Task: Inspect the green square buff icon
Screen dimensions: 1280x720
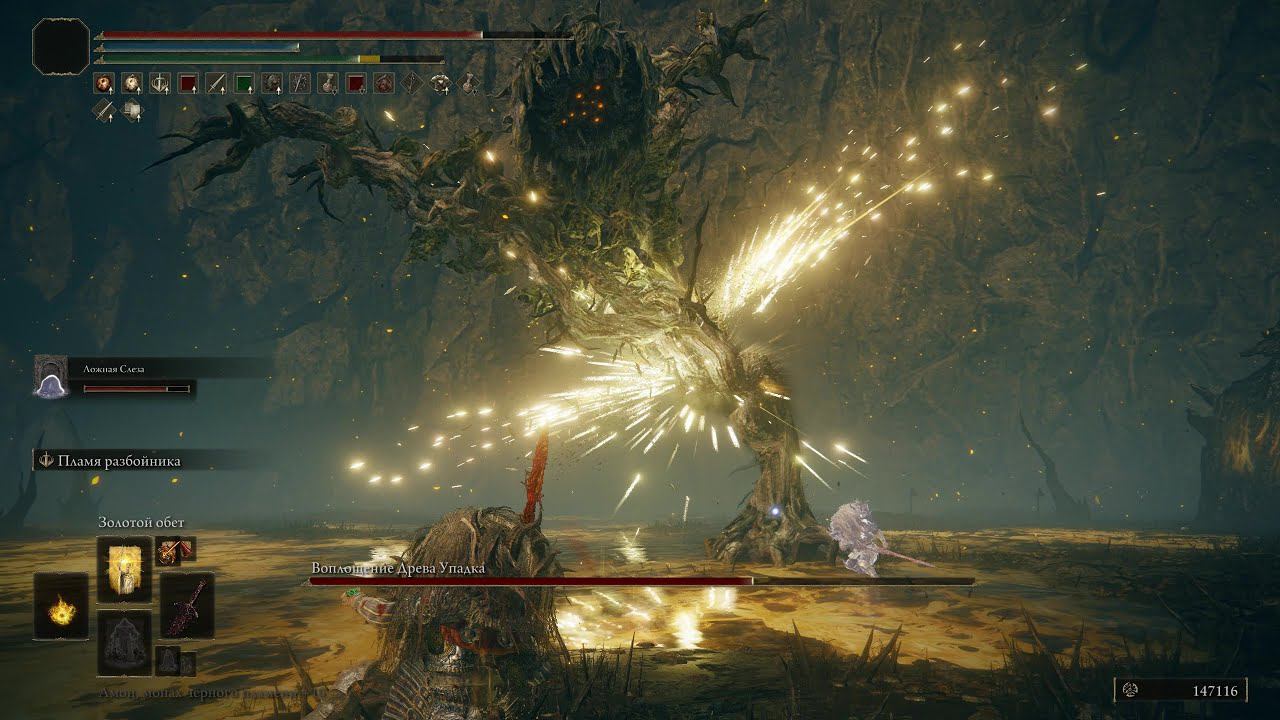Action: (243, 83)
